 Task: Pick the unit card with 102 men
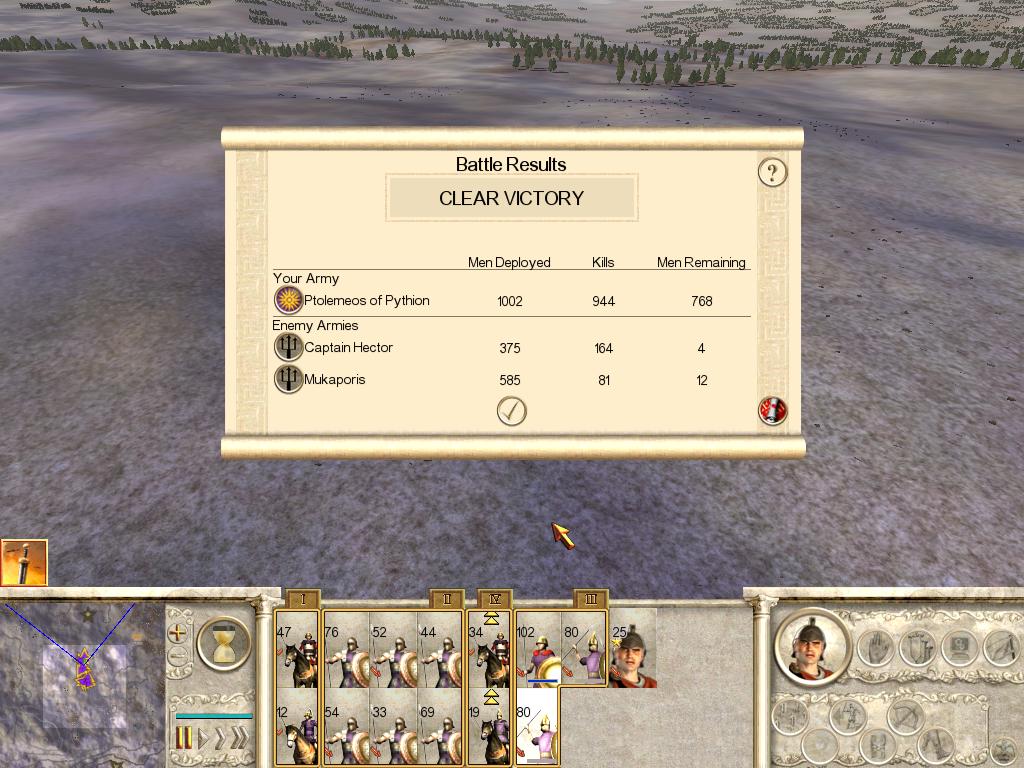[537, 650]
